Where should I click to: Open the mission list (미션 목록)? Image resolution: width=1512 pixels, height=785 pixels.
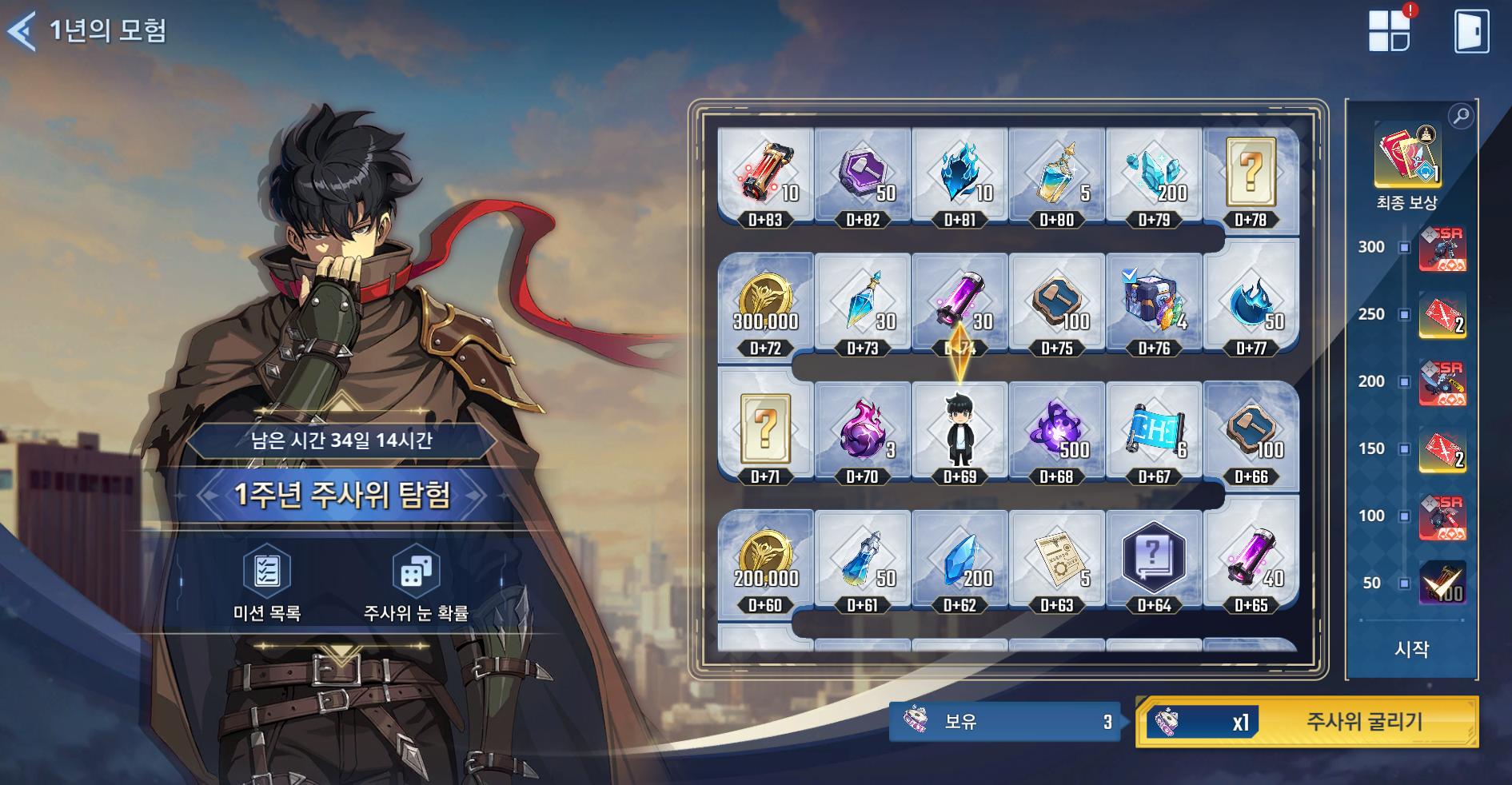pyautogui.click(x=267, y=583)
